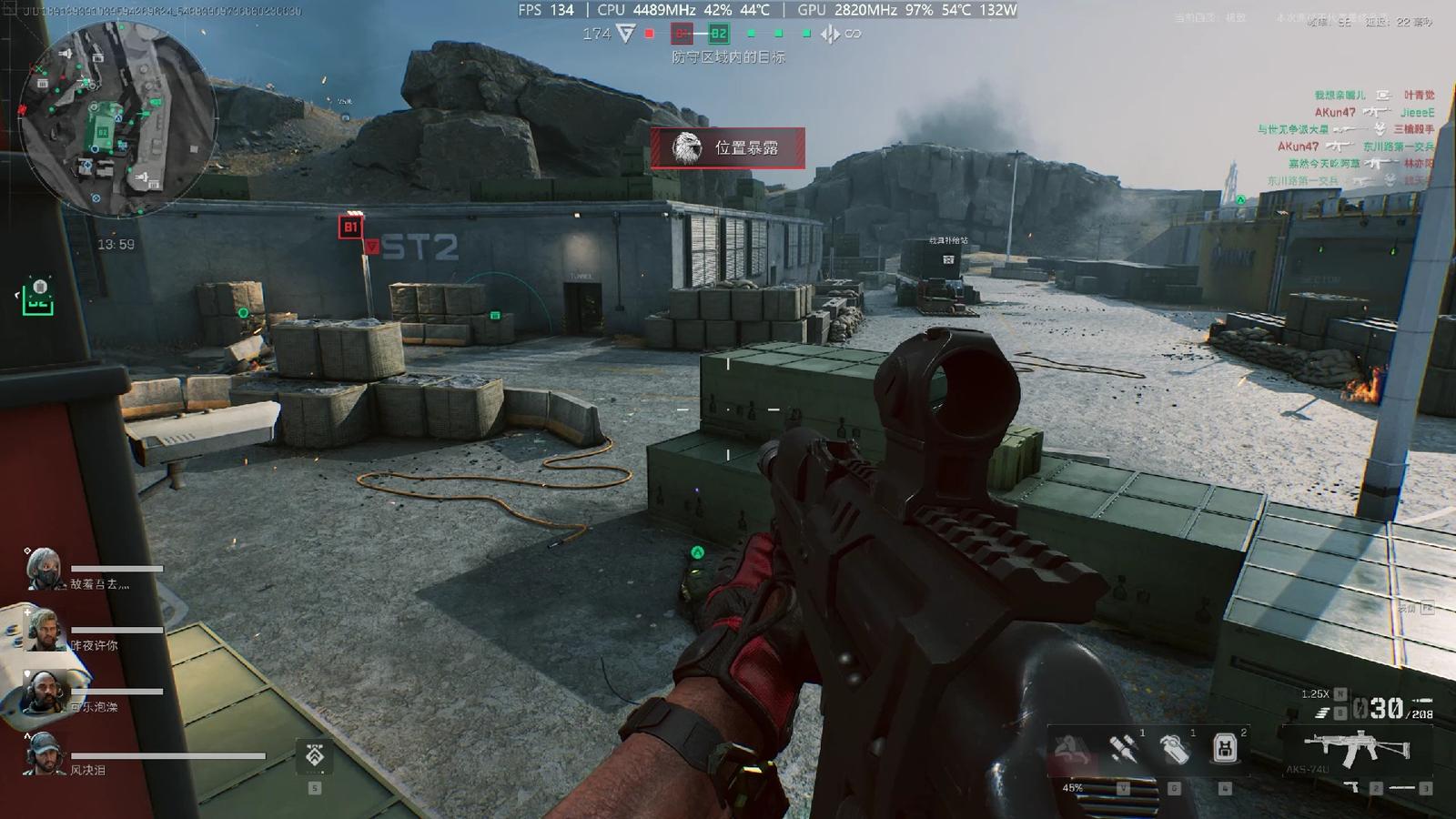The height and width of the screenshot is (819, 1456).
Task: Select the pistol sidearm slot
Action: tap(1354, 787)
